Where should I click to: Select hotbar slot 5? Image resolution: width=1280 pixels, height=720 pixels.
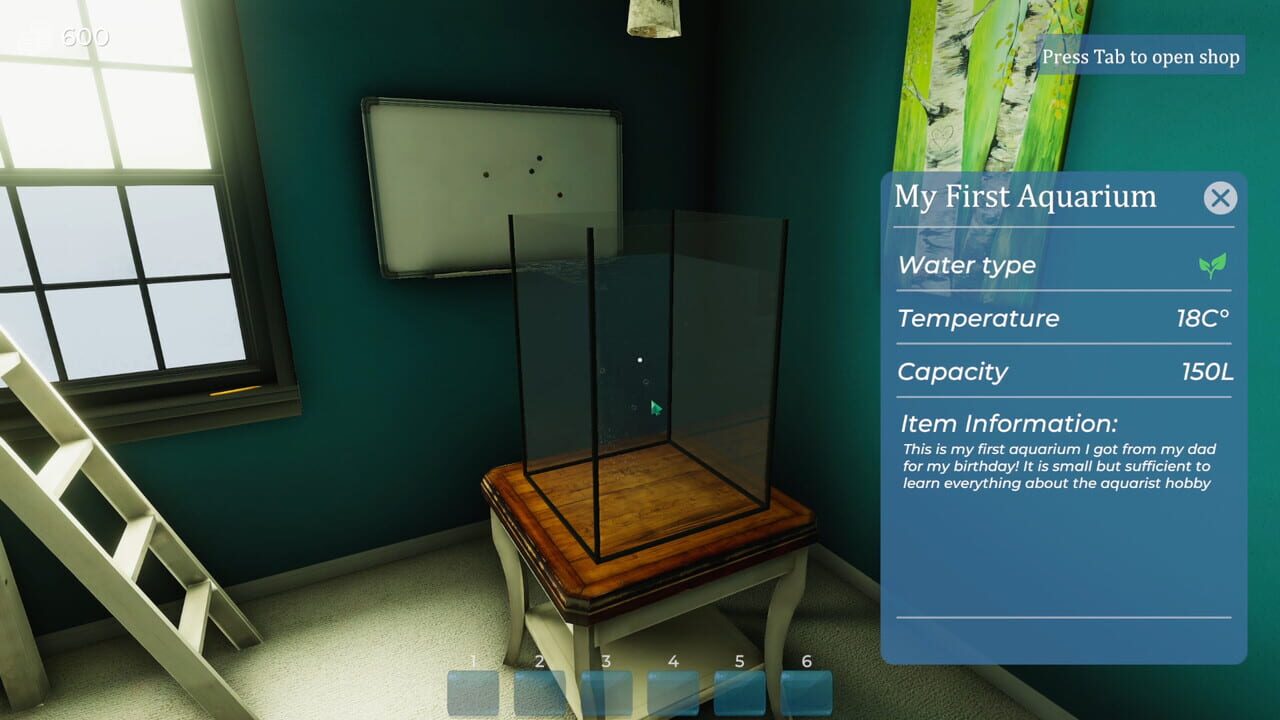pos(739,690)
